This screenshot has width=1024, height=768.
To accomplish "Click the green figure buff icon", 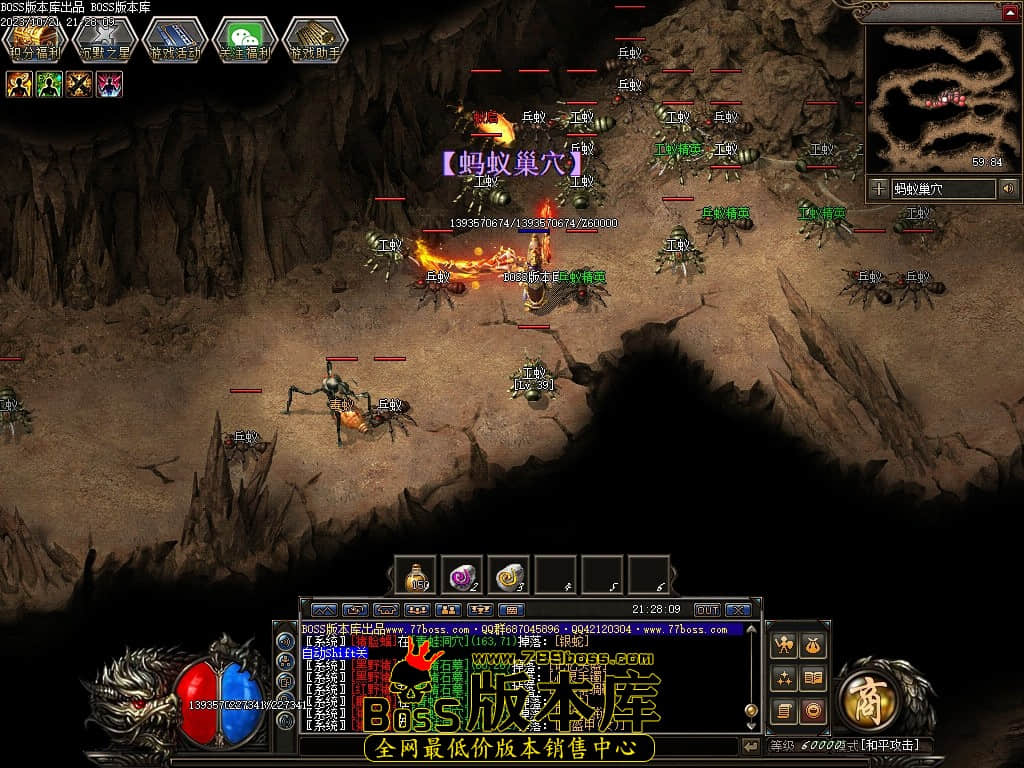I will tap(49, 84).
